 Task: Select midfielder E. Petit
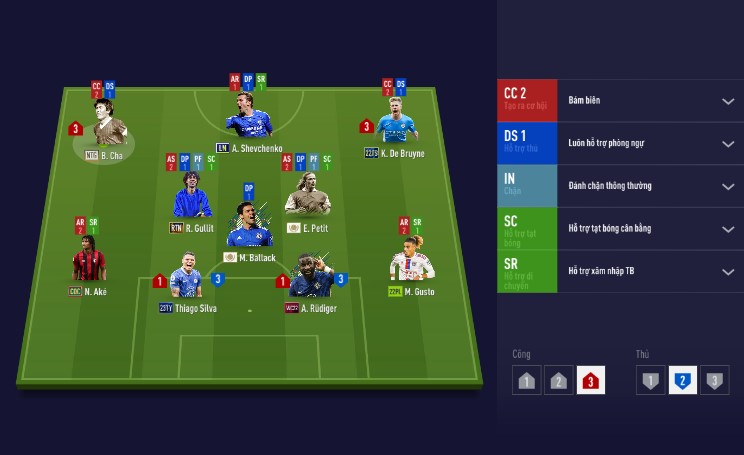(x=307, y=196)
